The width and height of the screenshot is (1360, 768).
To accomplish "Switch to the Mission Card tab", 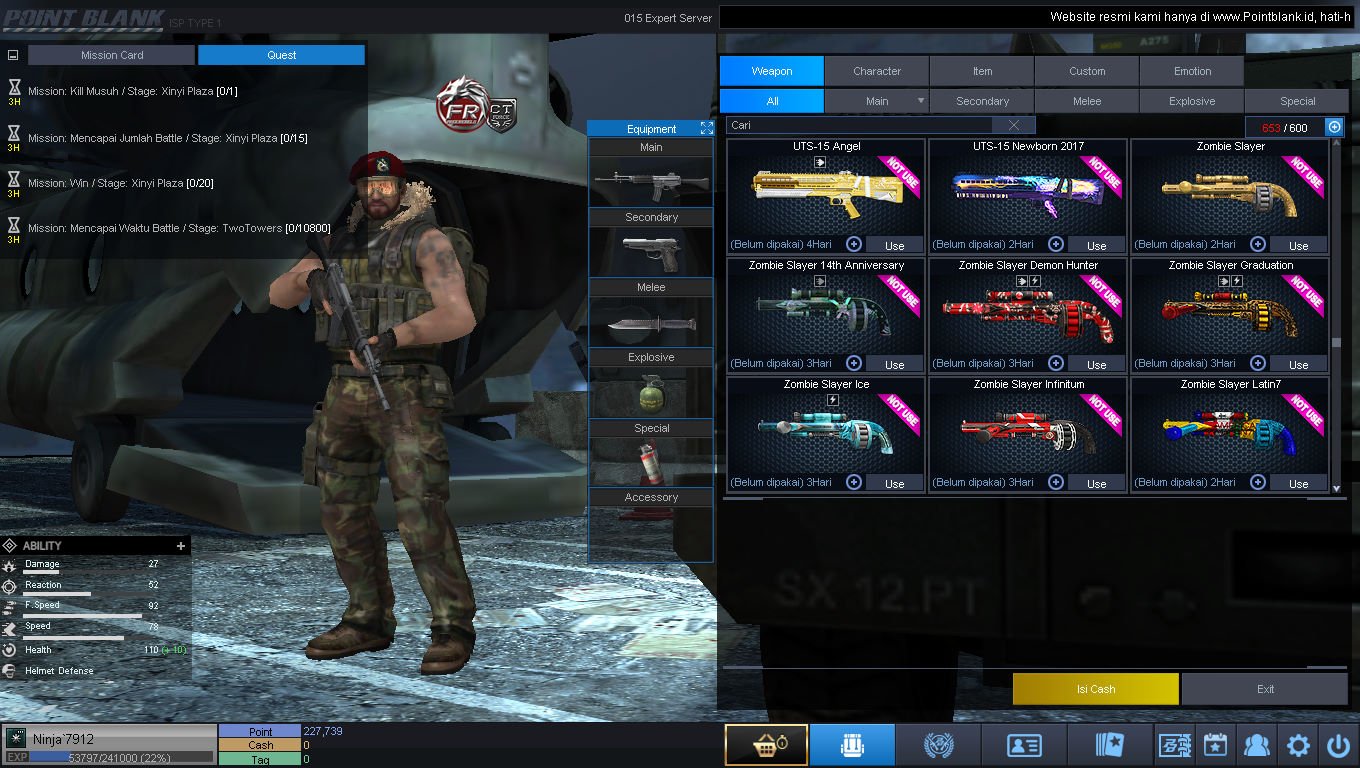I will [x=112, y=55].
